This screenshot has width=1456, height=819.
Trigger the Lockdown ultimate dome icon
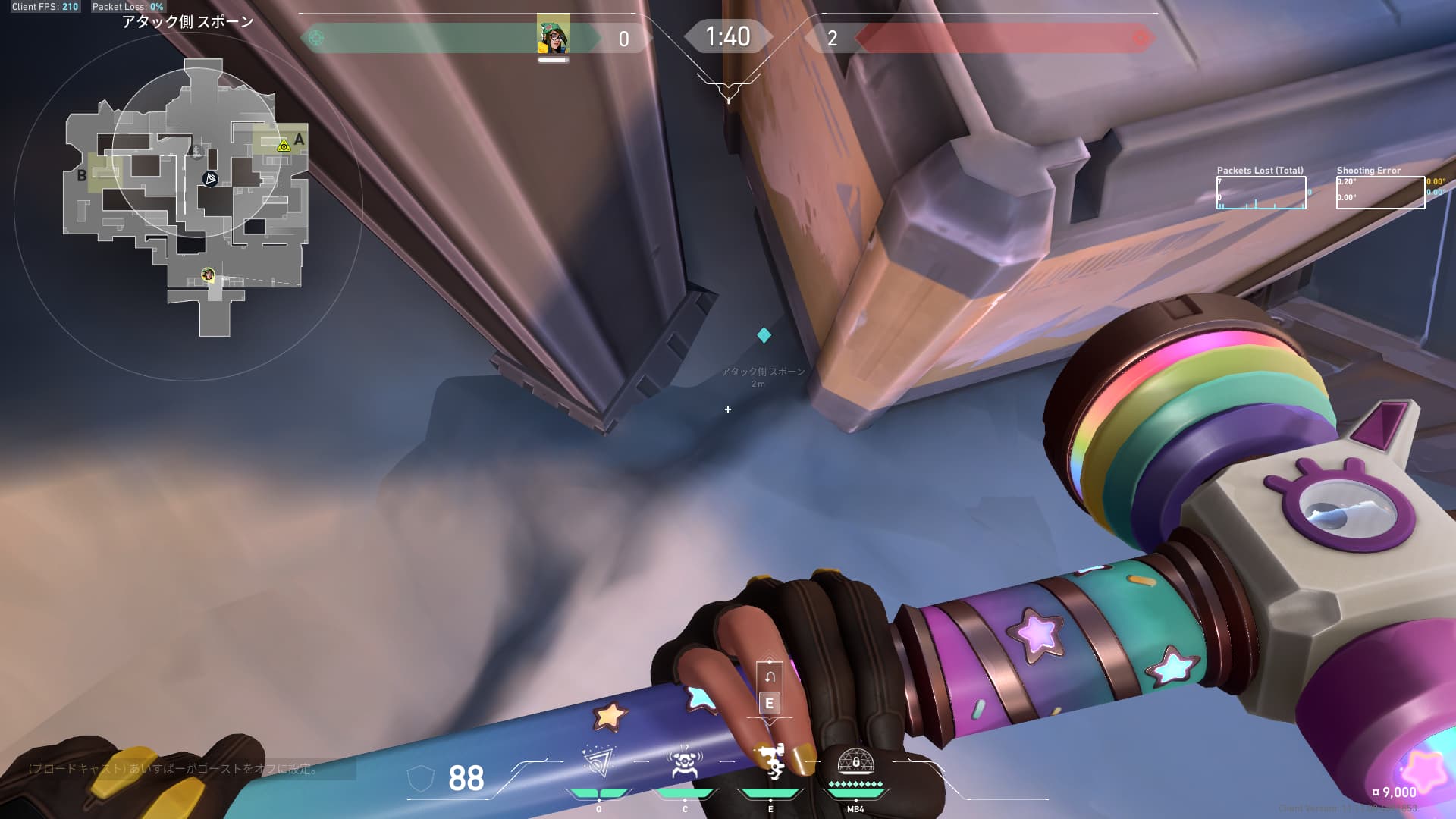(855, 761)
